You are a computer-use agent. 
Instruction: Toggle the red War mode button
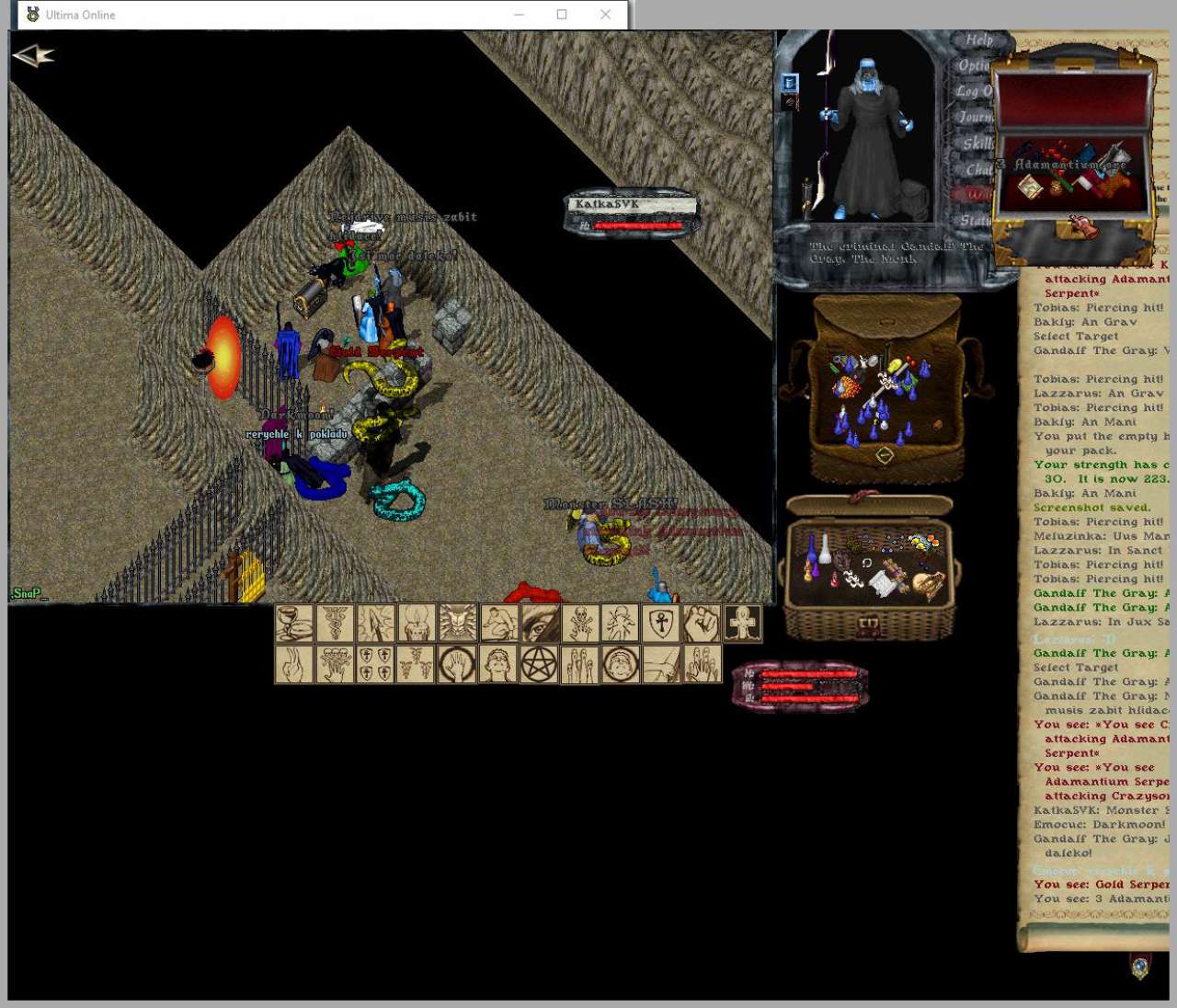point(977,194)
